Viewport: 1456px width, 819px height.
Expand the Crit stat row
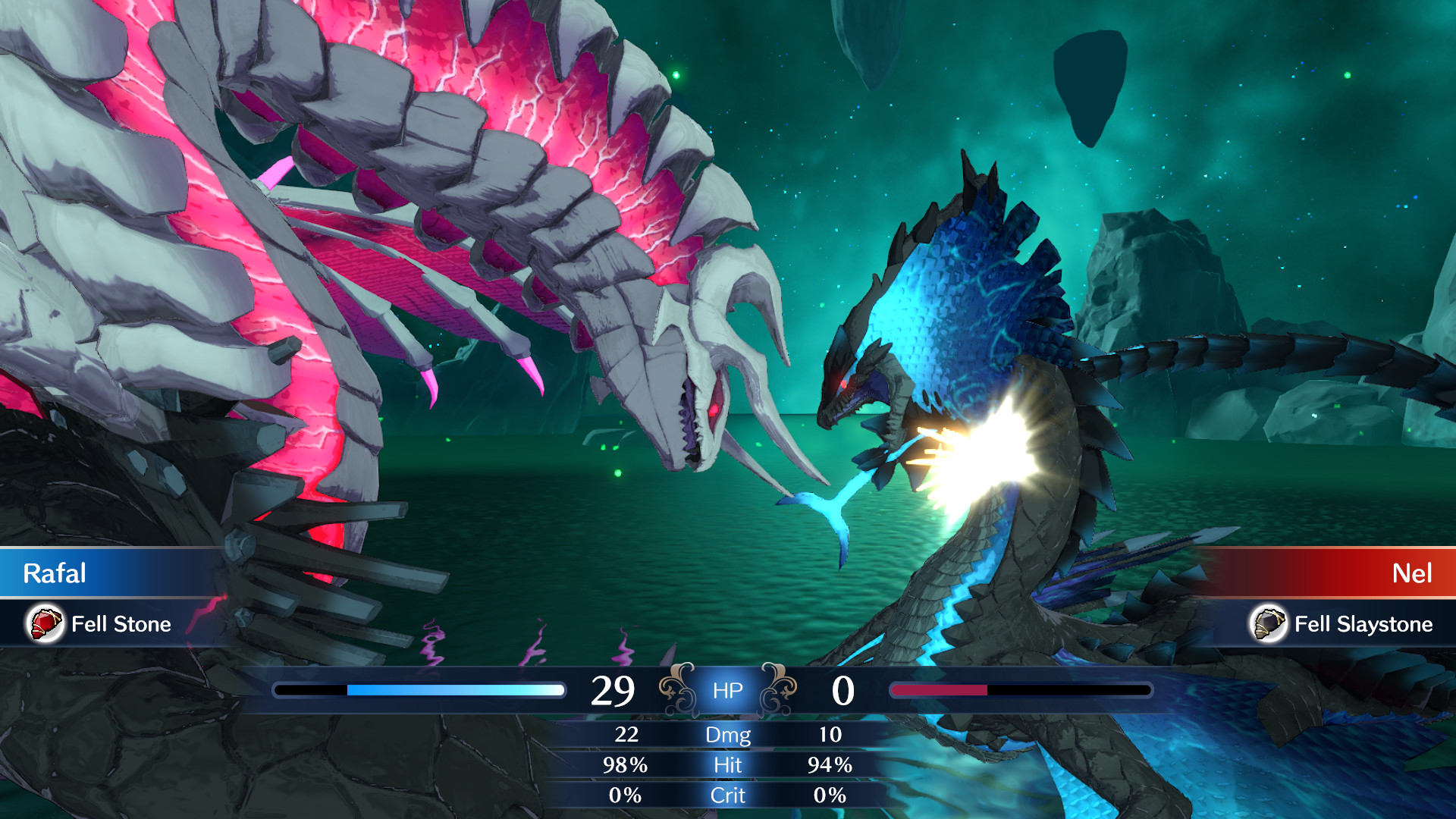727,795
